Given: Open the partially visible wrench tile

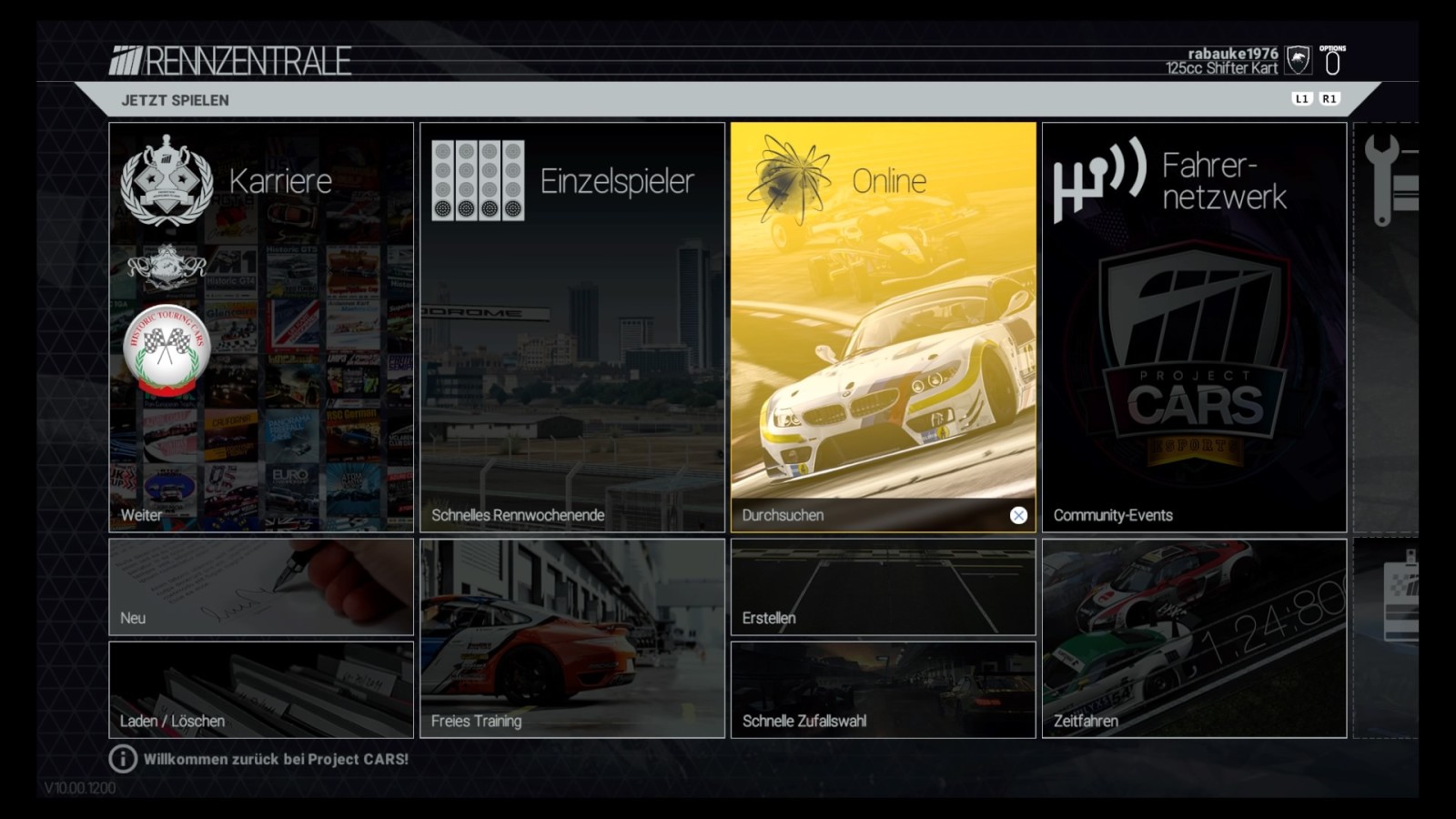Looking at the screenshot, I should pyautogui.click(x=1387, y=327).
